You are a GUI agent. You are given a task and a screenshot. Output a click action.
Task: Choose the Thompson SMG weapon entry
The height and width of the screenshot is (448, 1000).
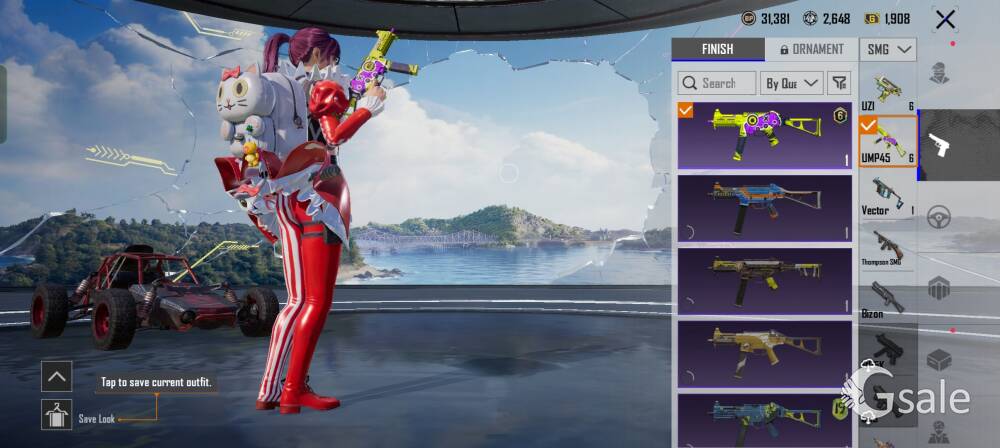[x=887, y=248]
